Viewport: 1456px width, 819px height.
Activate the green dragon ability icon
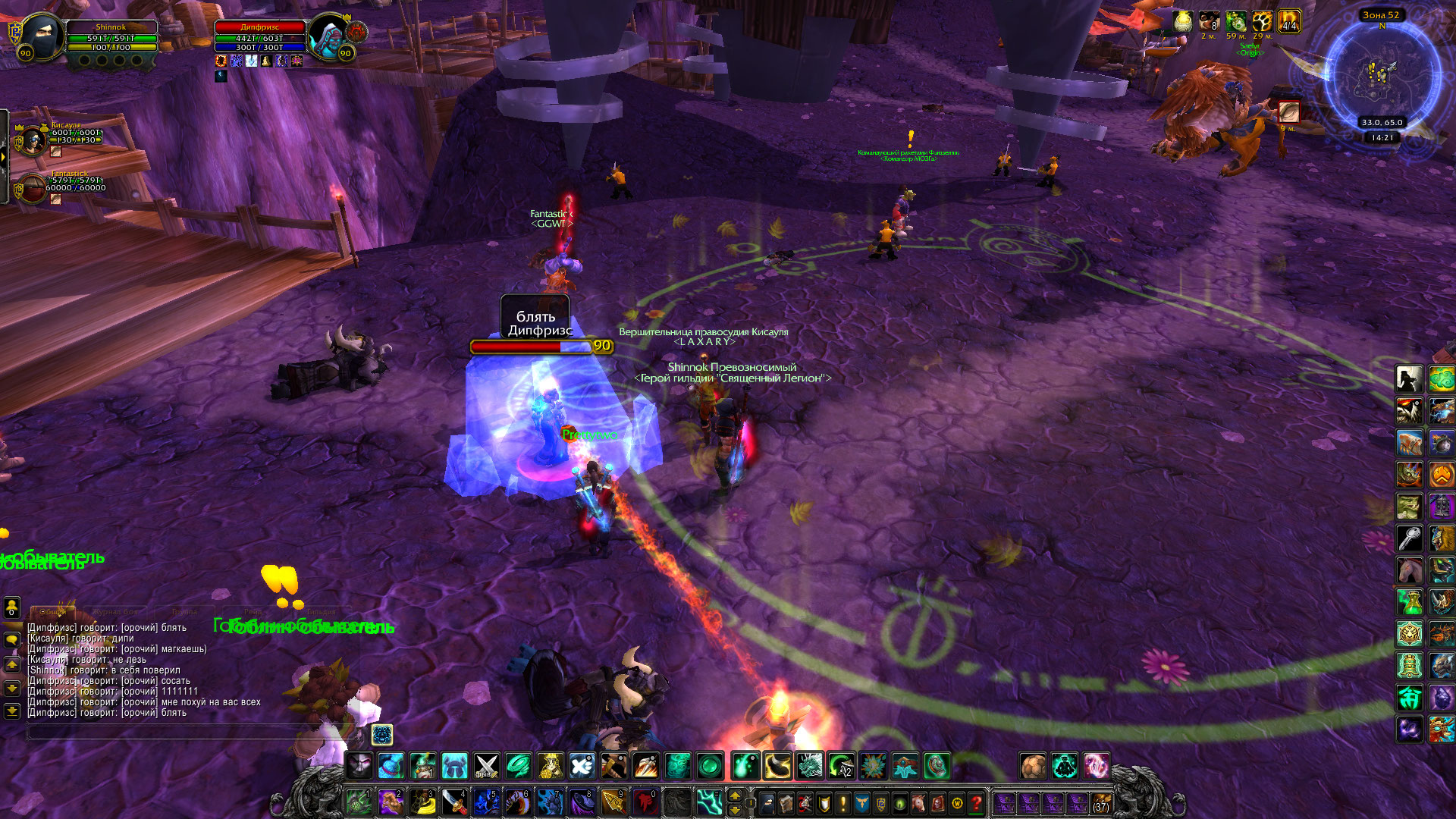[809, 766]
